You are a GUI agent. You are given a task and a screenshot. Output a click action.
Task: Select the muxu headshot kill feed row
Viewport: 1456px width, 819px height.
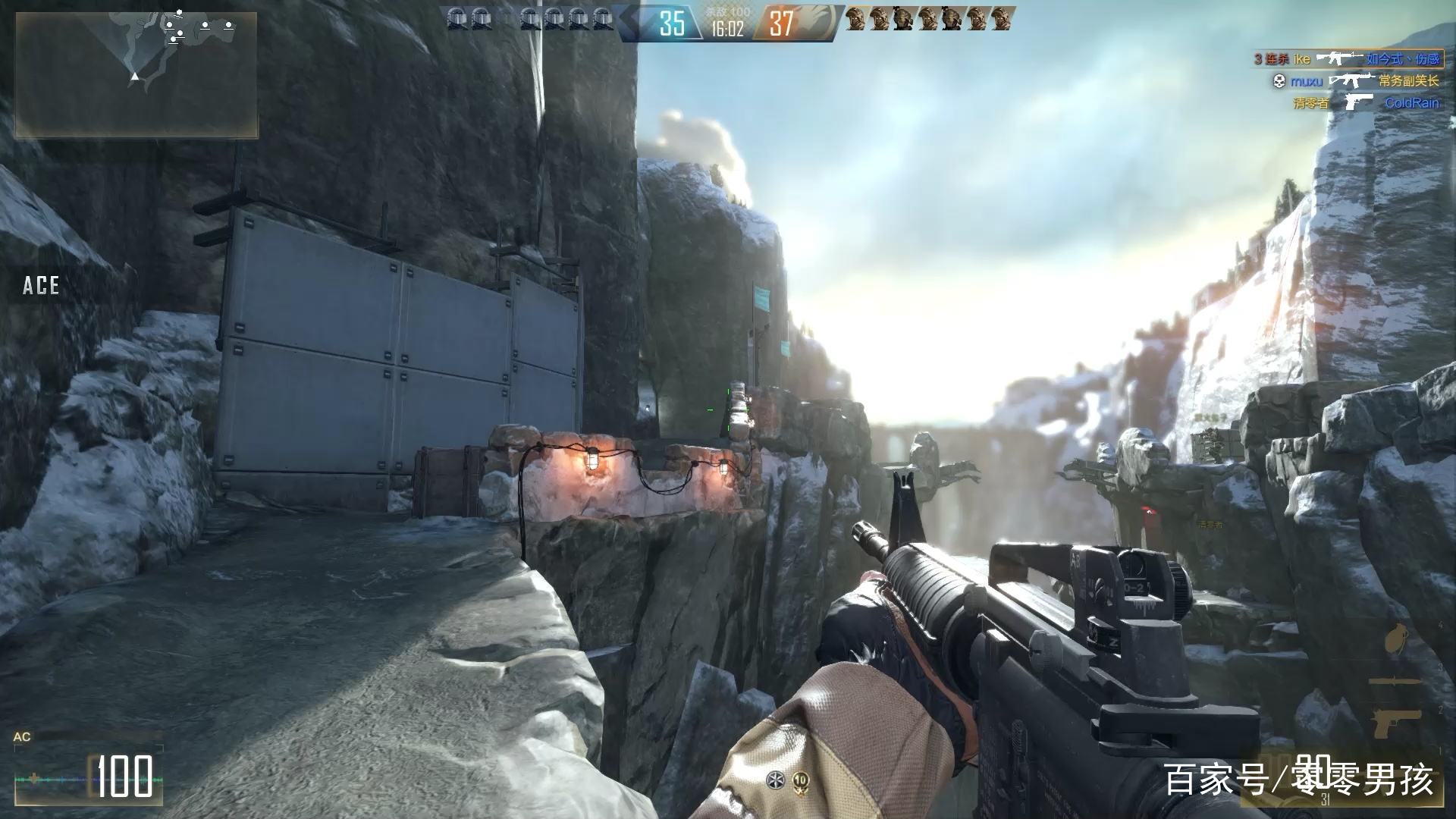tap(1354, 80)
